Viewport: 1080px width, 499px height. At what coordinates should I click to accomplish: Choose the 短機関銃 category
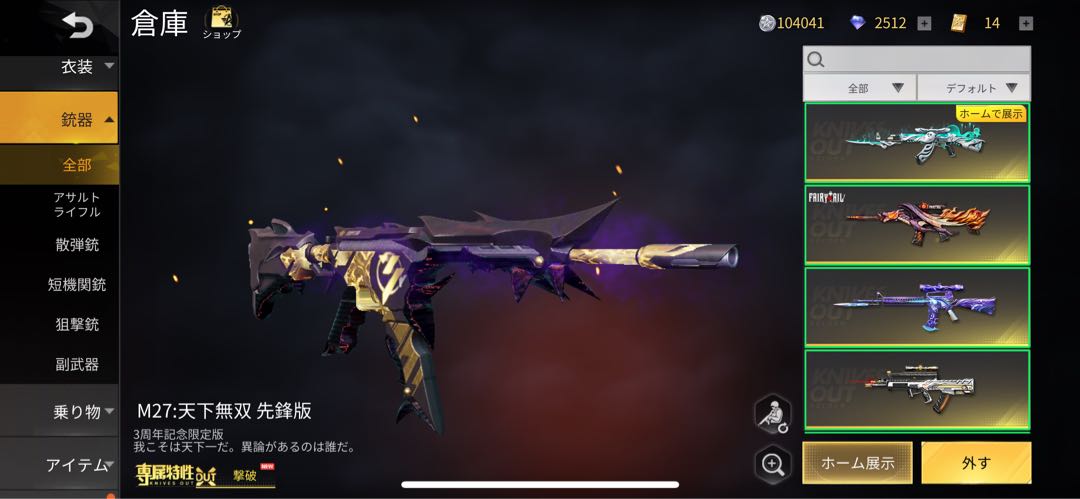(x=76, y=284)
